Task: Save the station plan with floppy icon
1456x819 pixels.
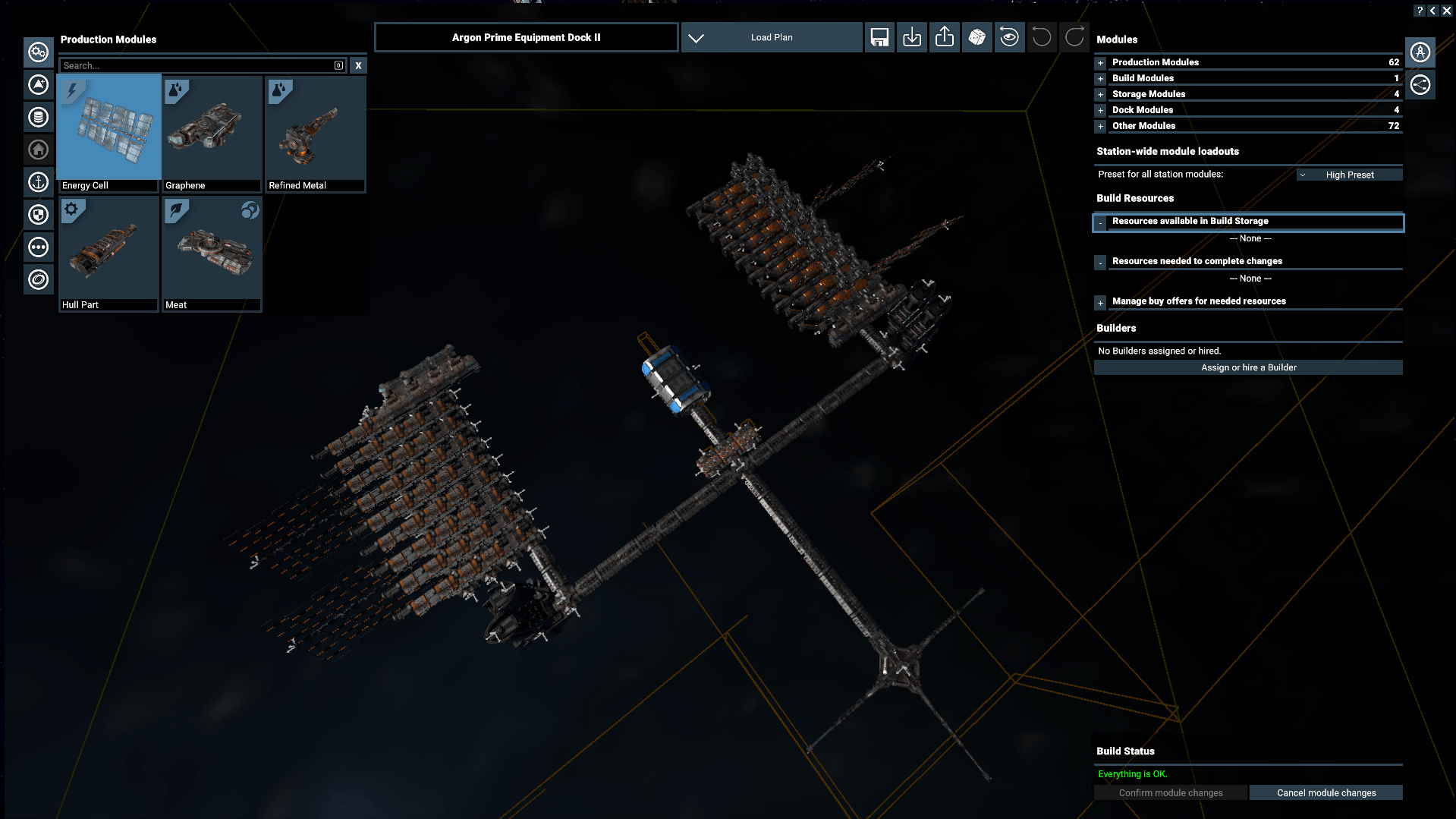Action: point(879,36)
